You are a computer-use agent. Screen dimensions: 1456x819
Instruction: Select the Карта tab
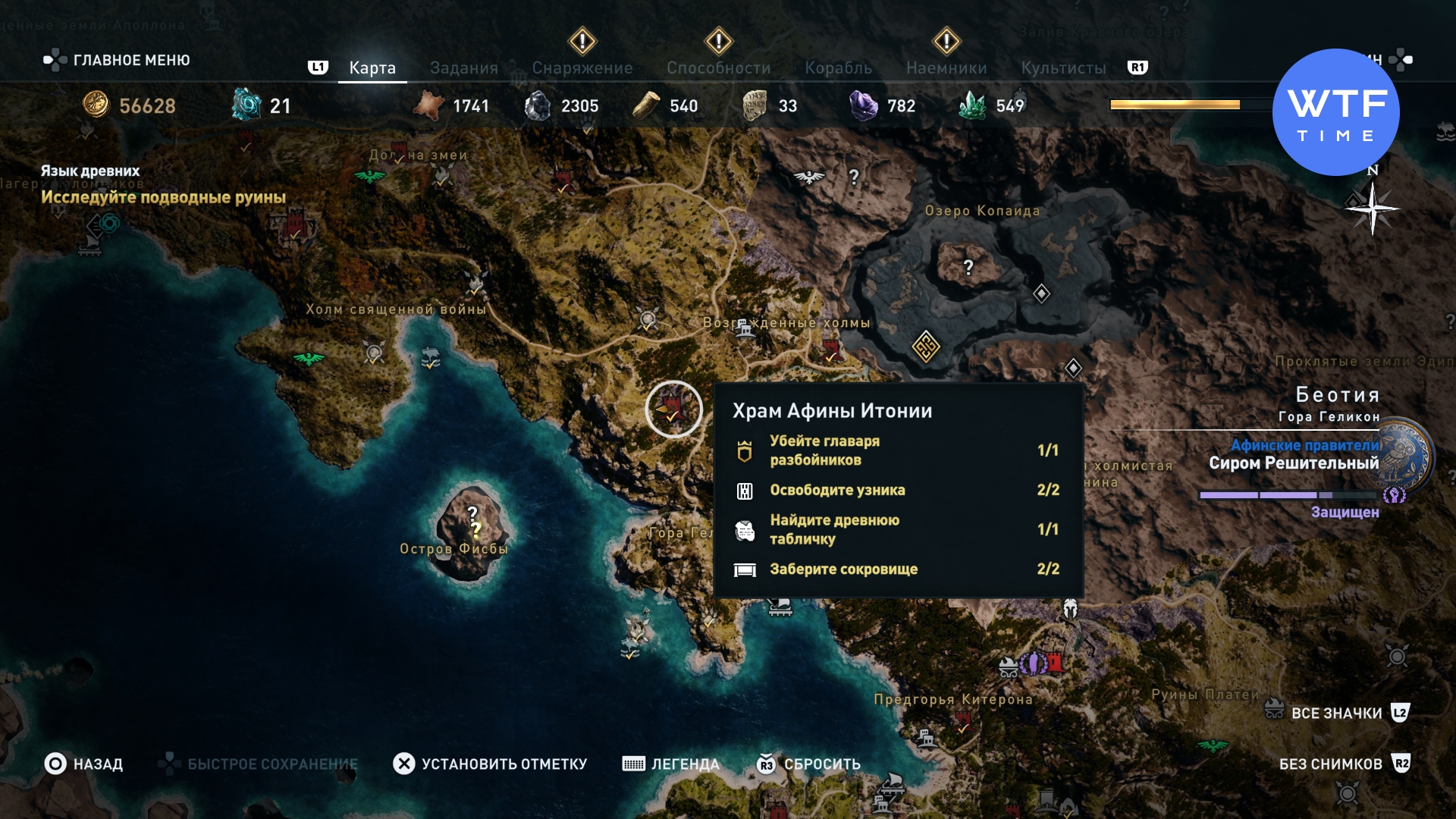[372, 68]
